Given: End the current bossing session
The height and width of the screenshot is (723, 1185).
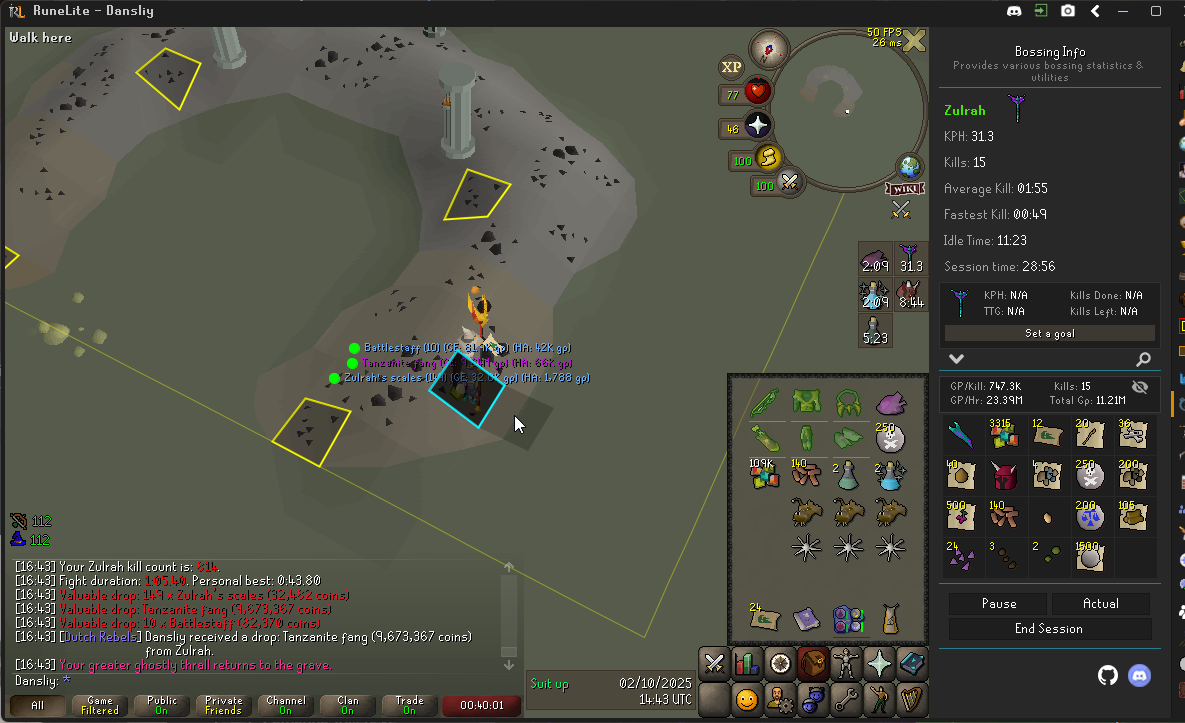Looking at the screenshot, I should click(x=1049, y=629).
